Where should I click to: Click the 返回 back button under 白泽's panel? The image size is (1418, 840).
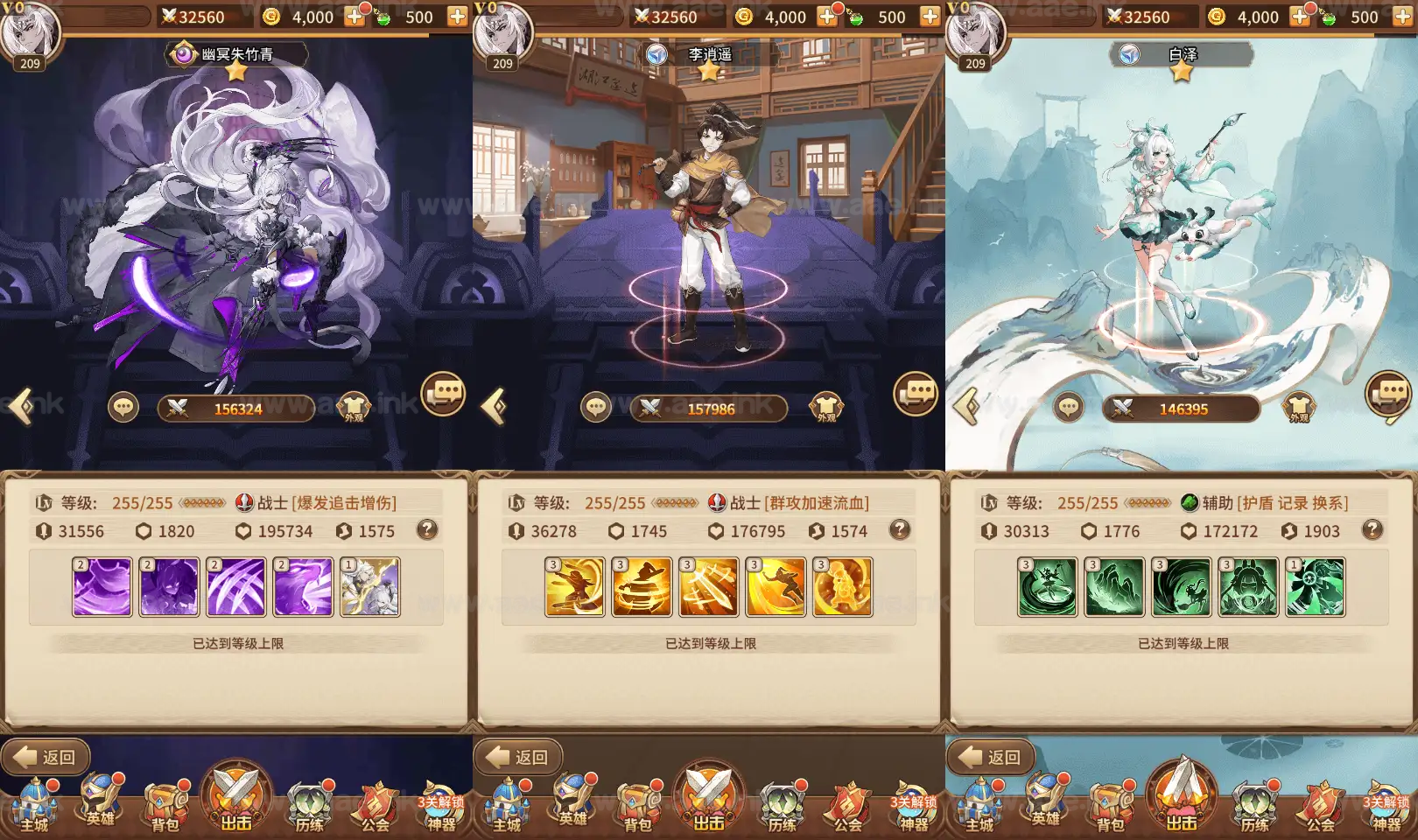[x=991, y=757]
